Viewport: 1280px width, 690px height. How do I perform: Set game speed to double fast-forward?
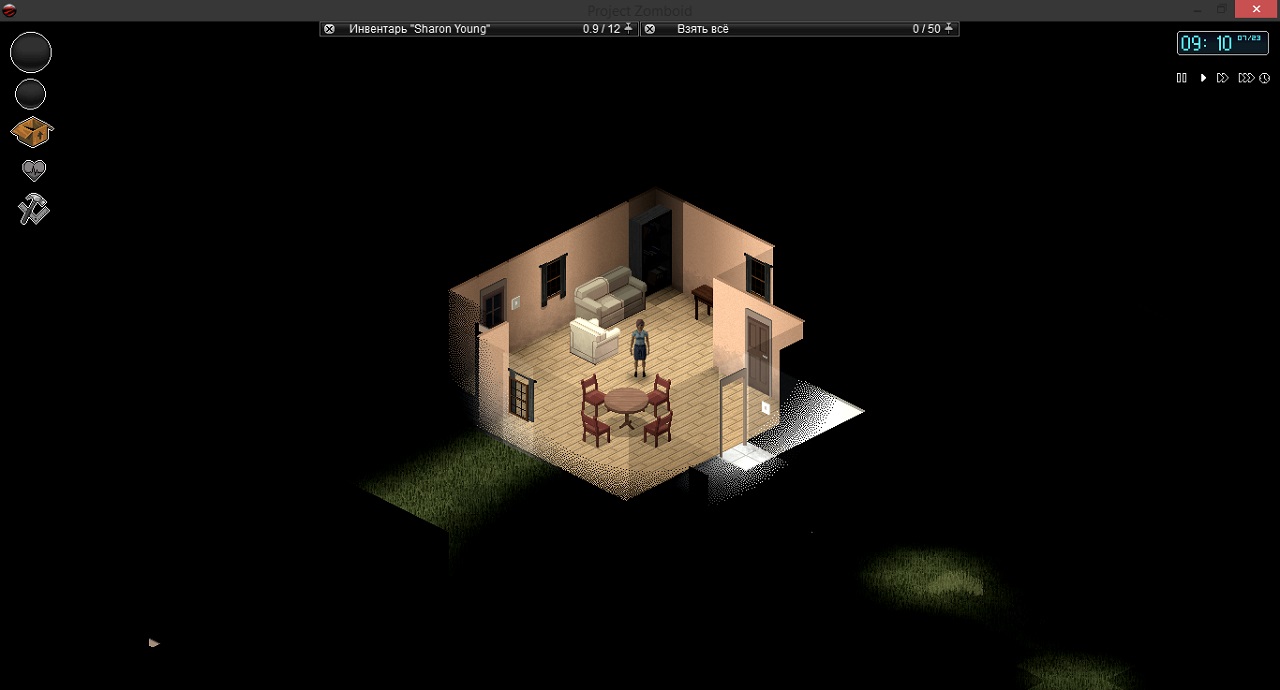pyautogui.click(x=1222, y=78)
